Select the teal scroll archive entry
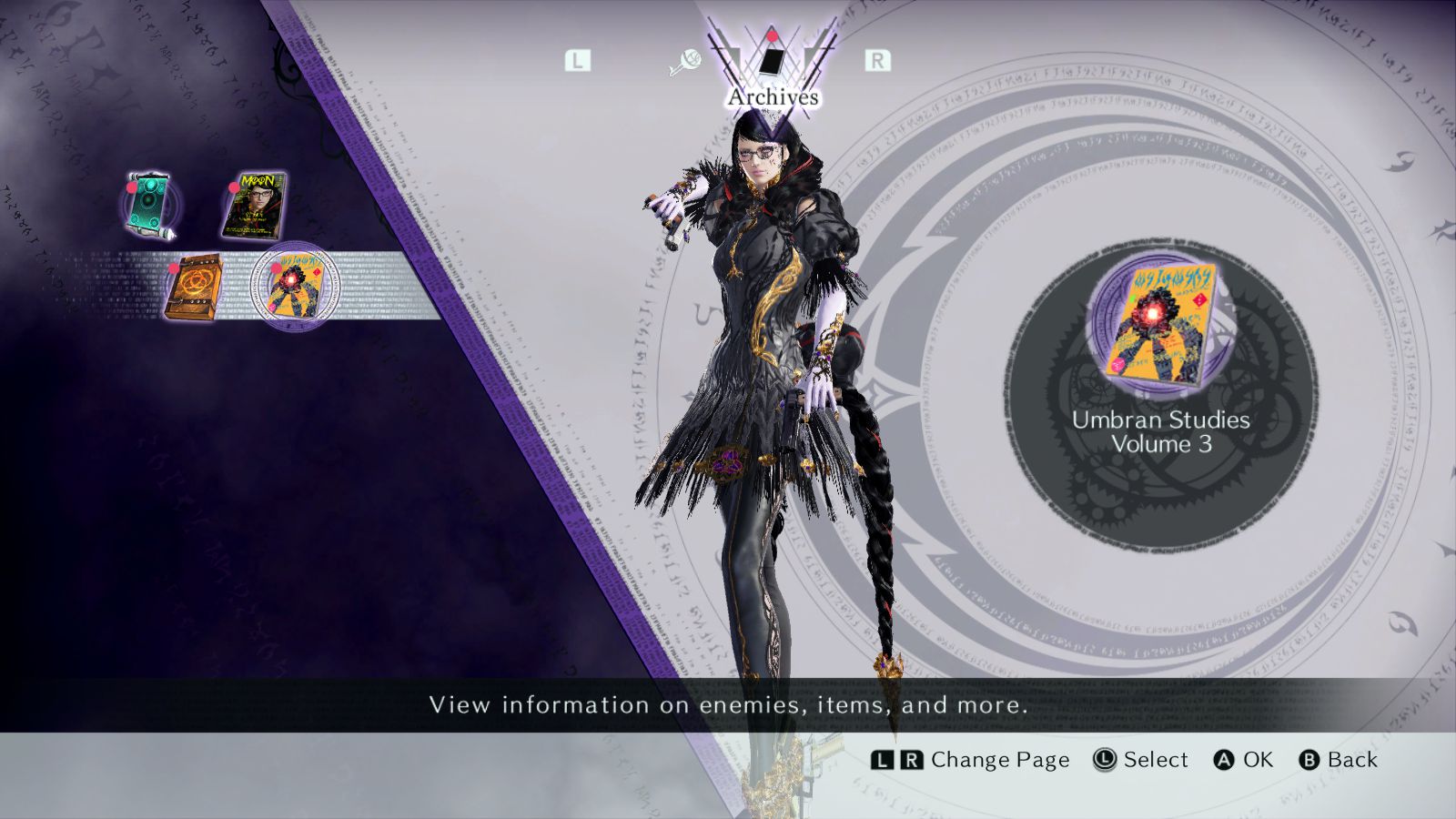 point(150,204)
